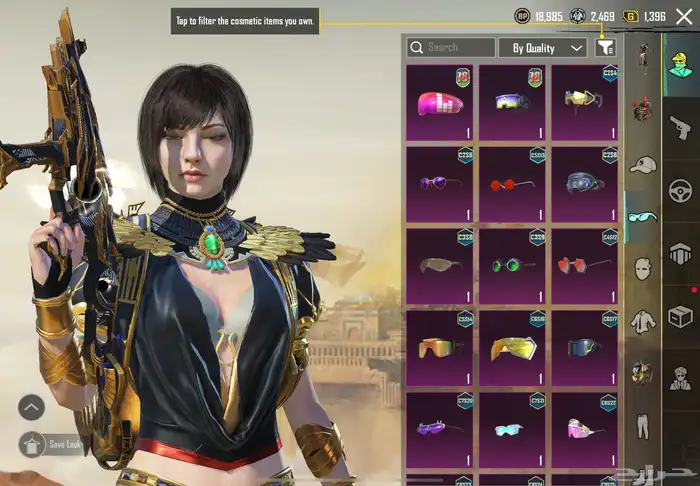Select the red heart-shaped glasses

[x=583, y=265]
